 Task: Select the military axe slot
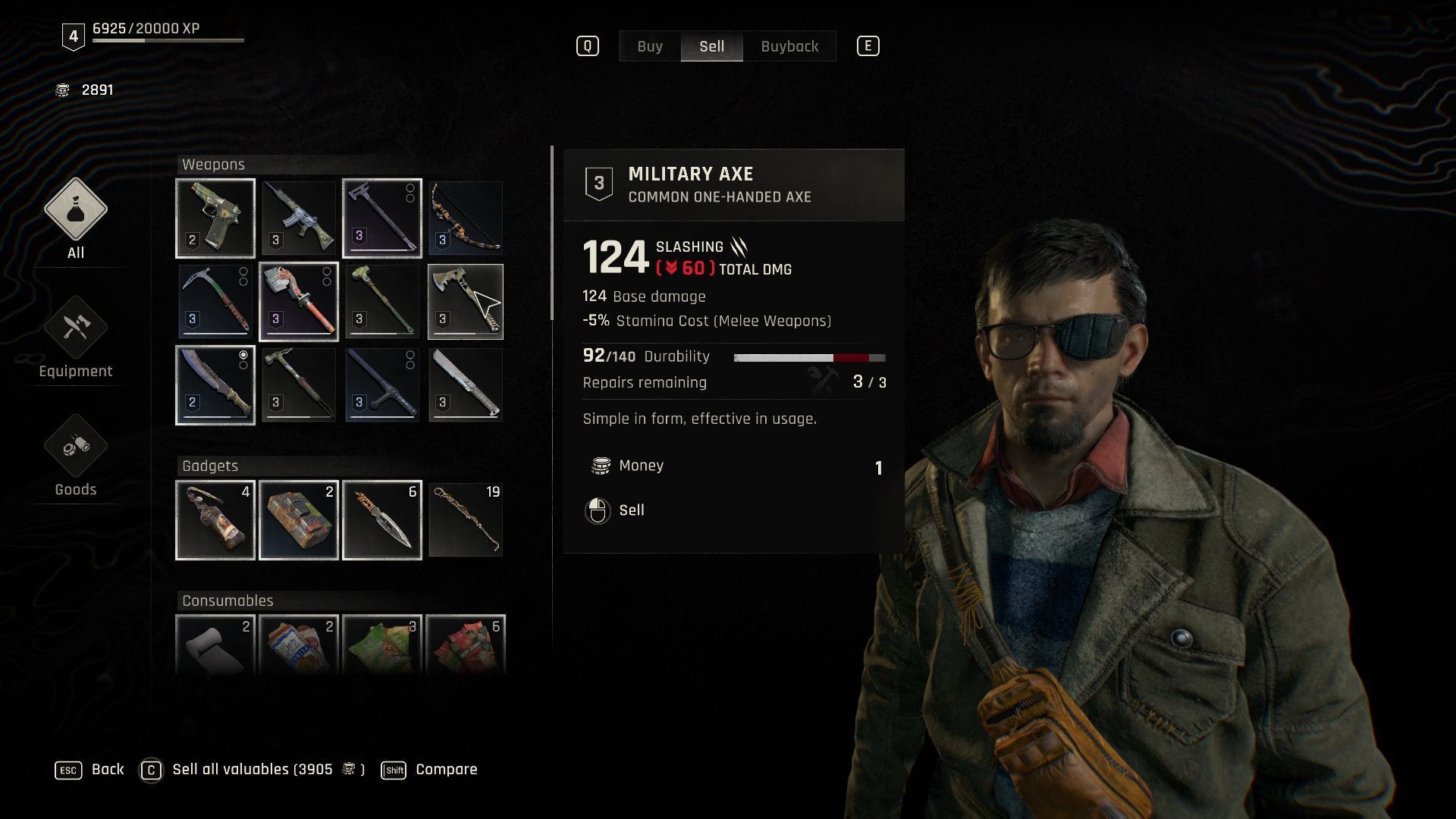(x=466, y=302)
